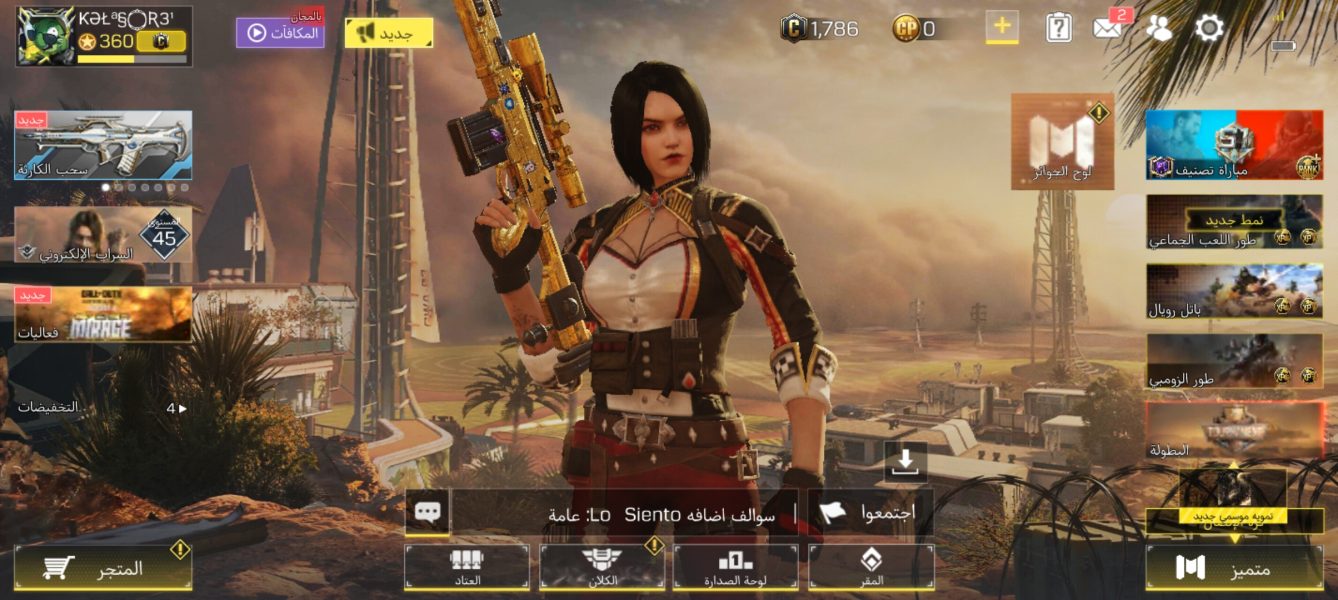Click the اجتمعوا squad-up flag button
1338x600 pixels.
click(869, 513)
